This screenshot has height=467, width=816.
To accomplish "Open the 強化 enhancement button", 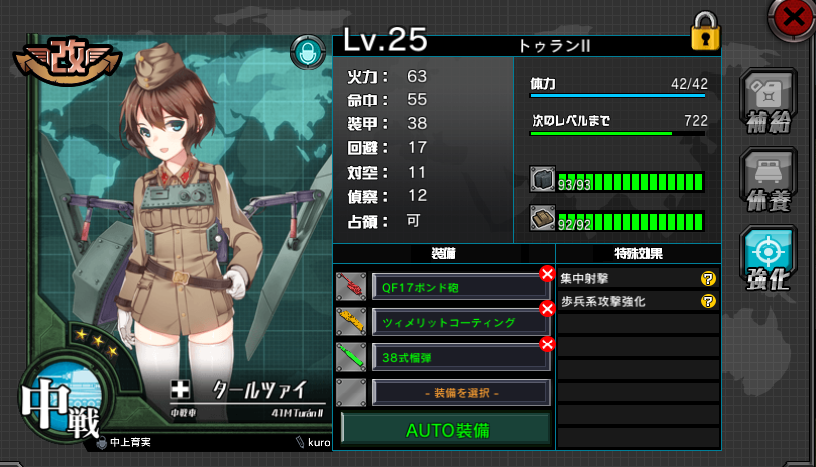I will click(x=768, y=259).
